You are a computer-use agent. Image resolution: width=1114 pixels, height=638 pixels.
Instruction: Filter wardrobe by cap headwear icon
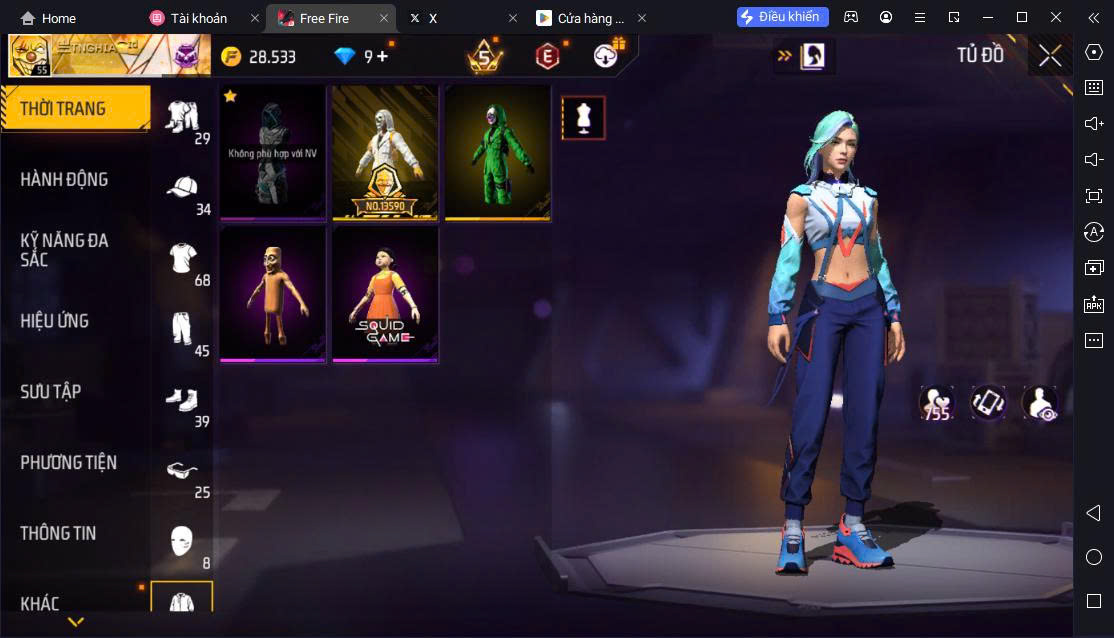(182, 188)
